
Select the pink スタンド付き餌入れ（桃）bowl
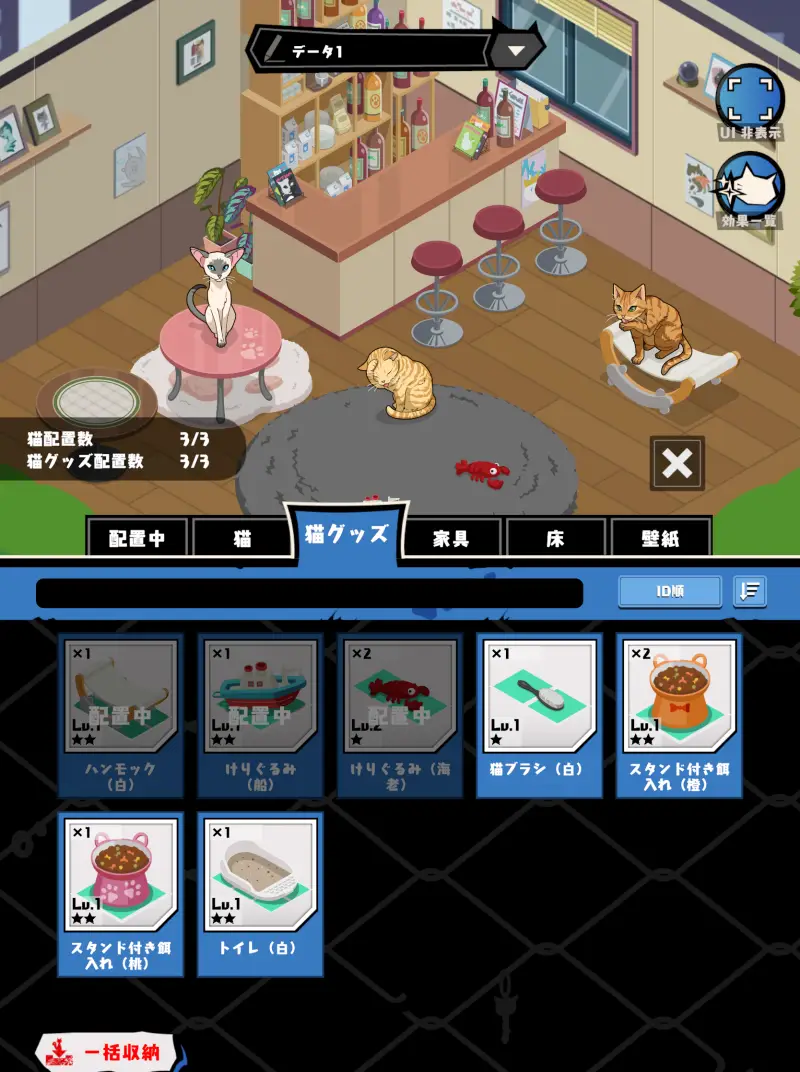(x=121, y=893)
